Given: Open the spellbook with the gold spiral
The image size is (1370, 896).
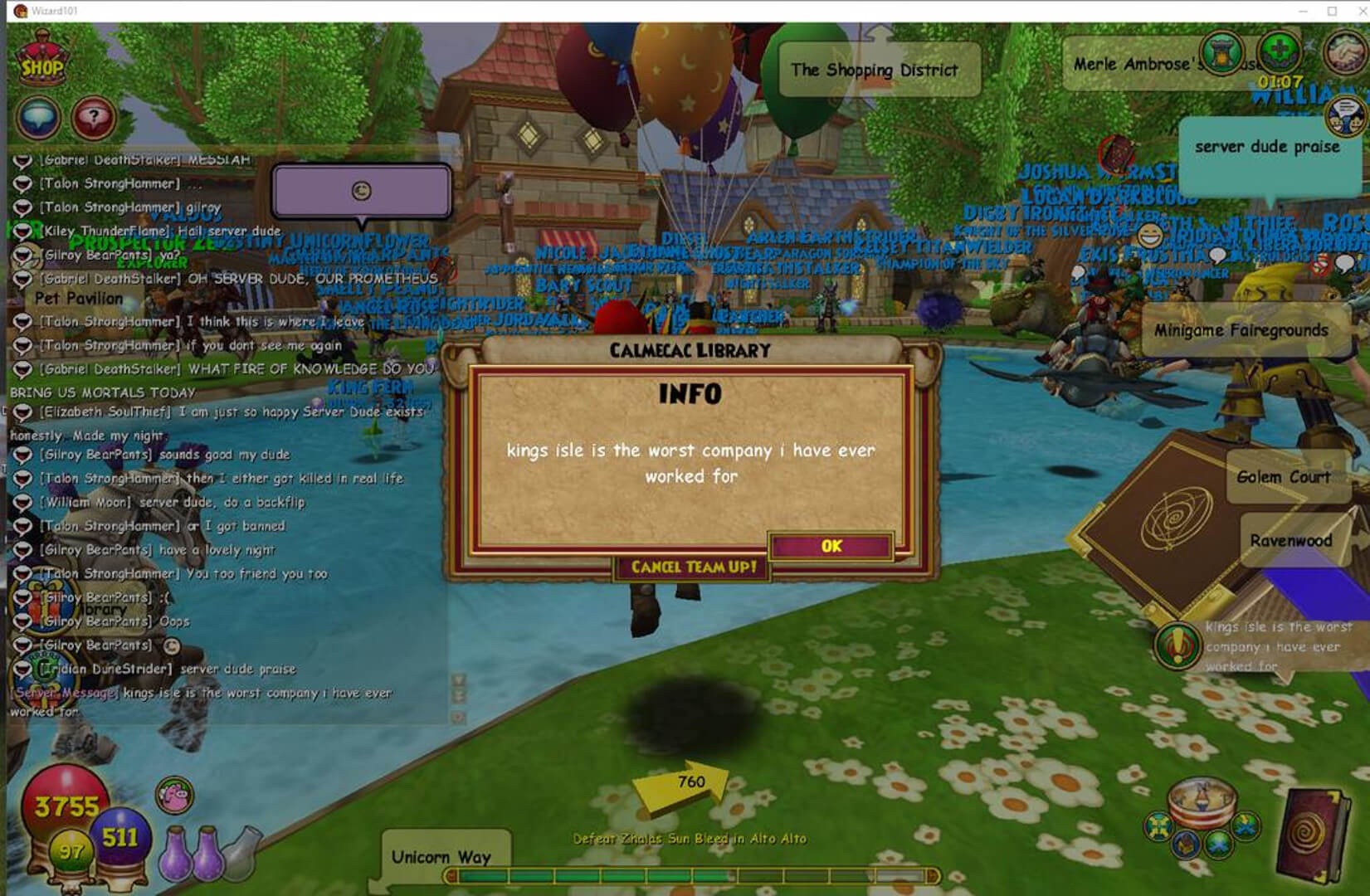Looking at the screenshot, I should (1314, 836).
